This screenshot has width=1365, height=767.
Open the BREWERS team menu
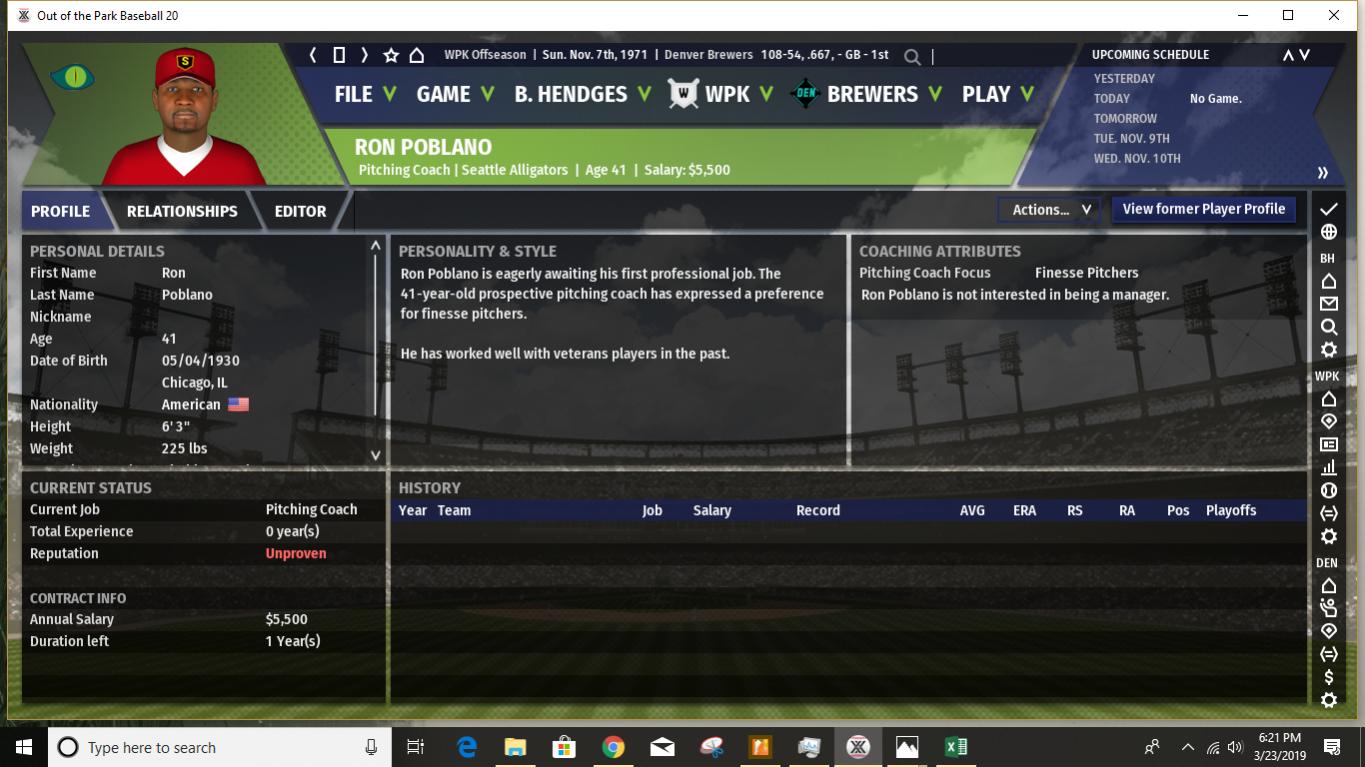tap(870, 94)
